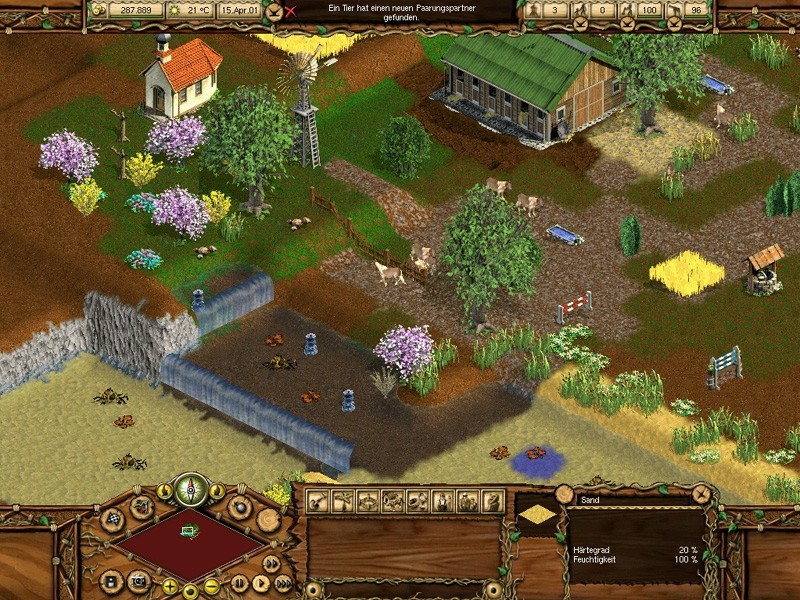The height and width of the screenshot is (600, 800).
Task: Take a screenshot with the camera button
Action: pyautogui.click(x=138, y=580)
